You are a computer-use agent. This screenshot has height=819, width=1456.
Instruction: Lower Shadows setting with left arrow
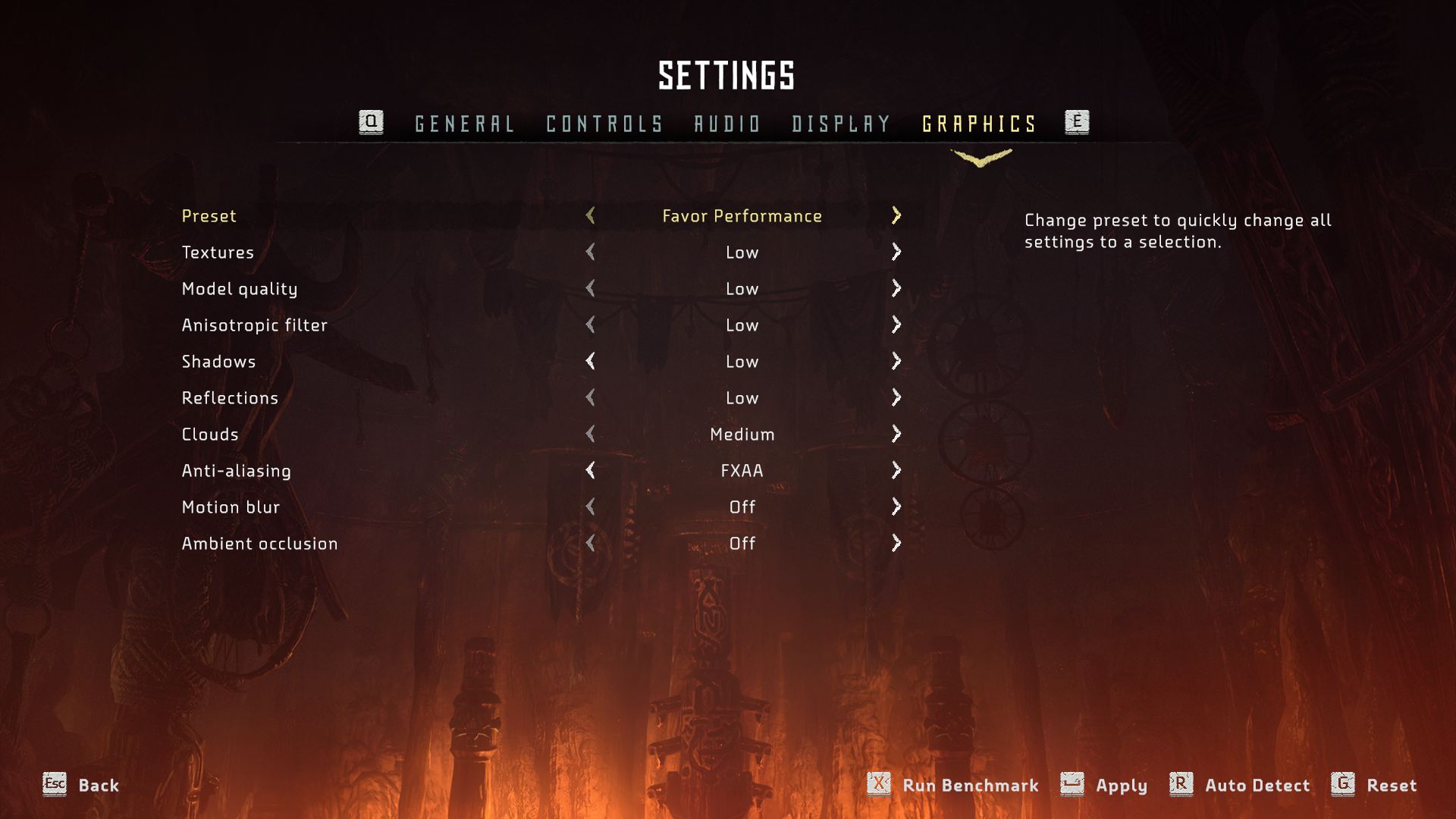click(590, 361)
